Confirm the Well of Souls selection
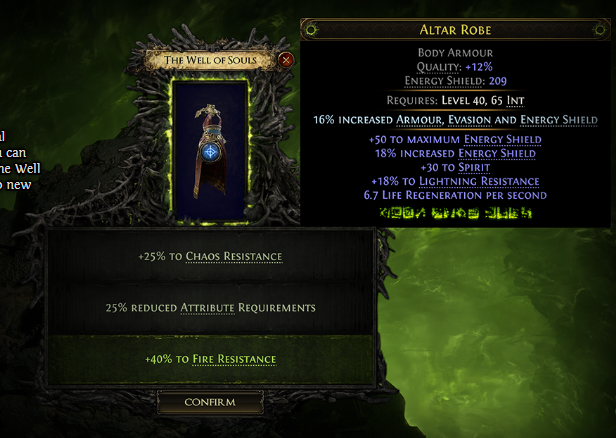The width and height of the screenshot is (616, 438). point(210,402)
